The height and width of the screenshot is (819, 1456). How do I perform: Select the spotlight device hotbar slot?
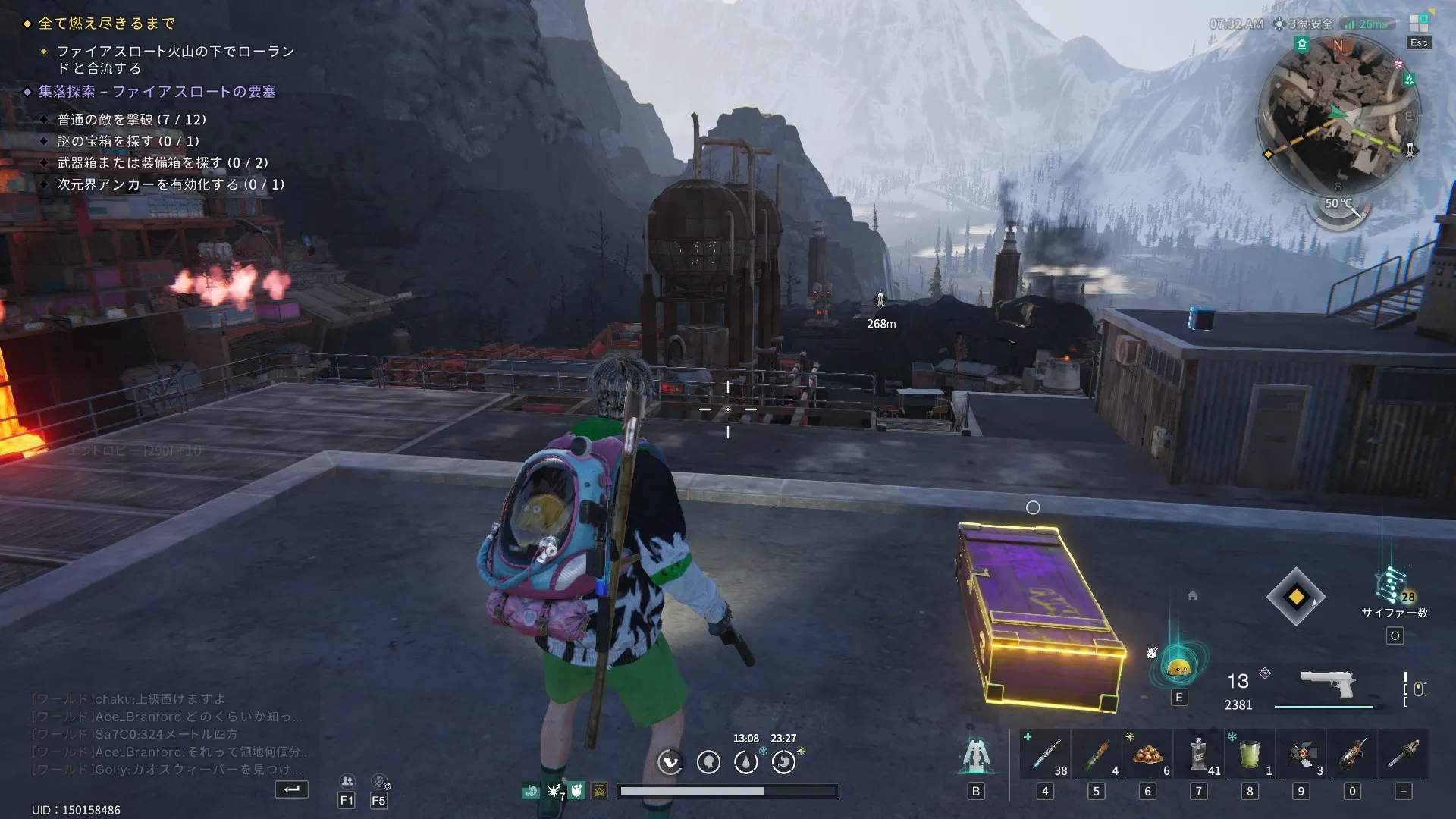click(x=1301, y=755)
